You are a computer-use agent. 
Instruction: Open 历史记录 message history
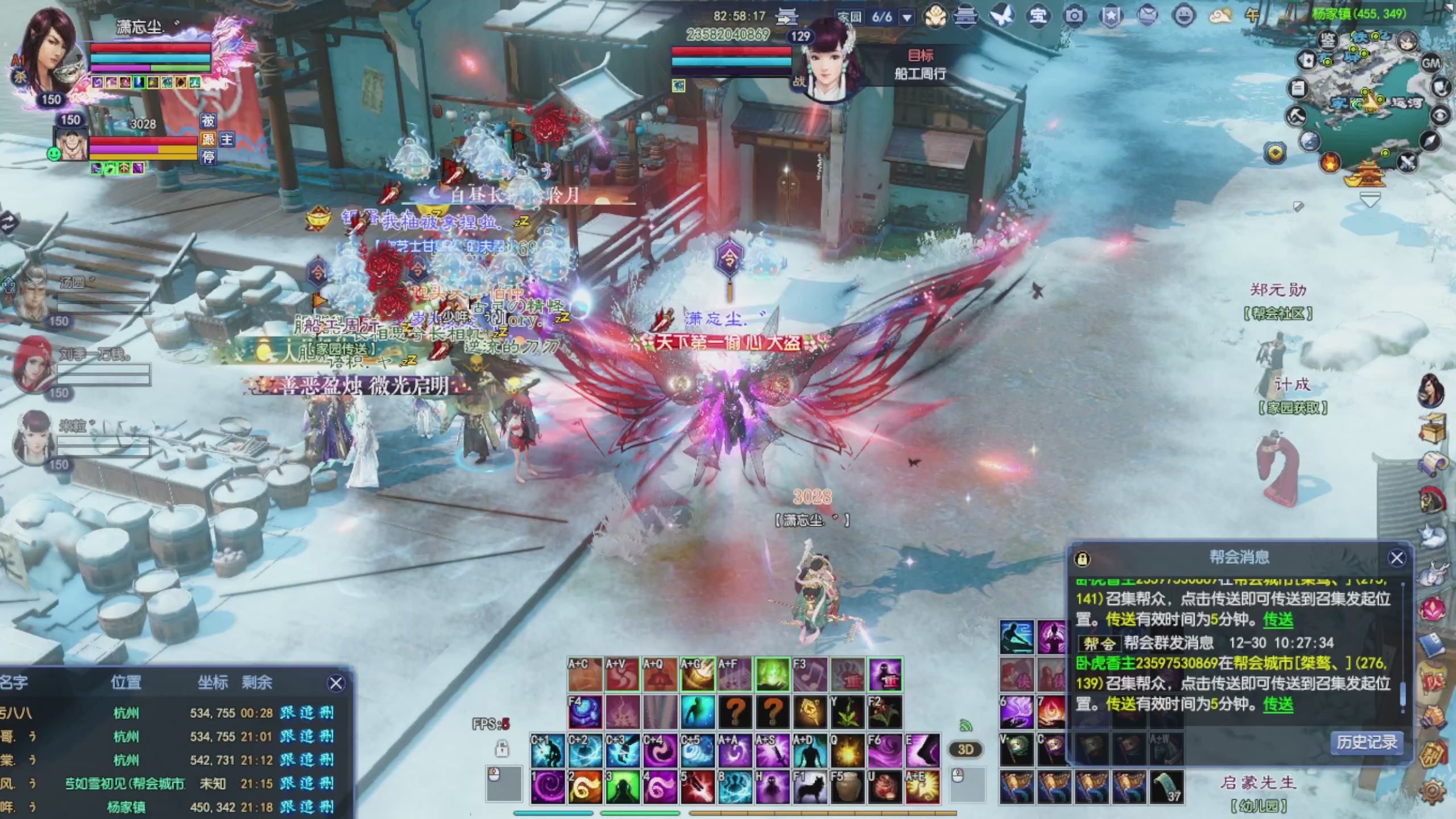(1366, 742)
